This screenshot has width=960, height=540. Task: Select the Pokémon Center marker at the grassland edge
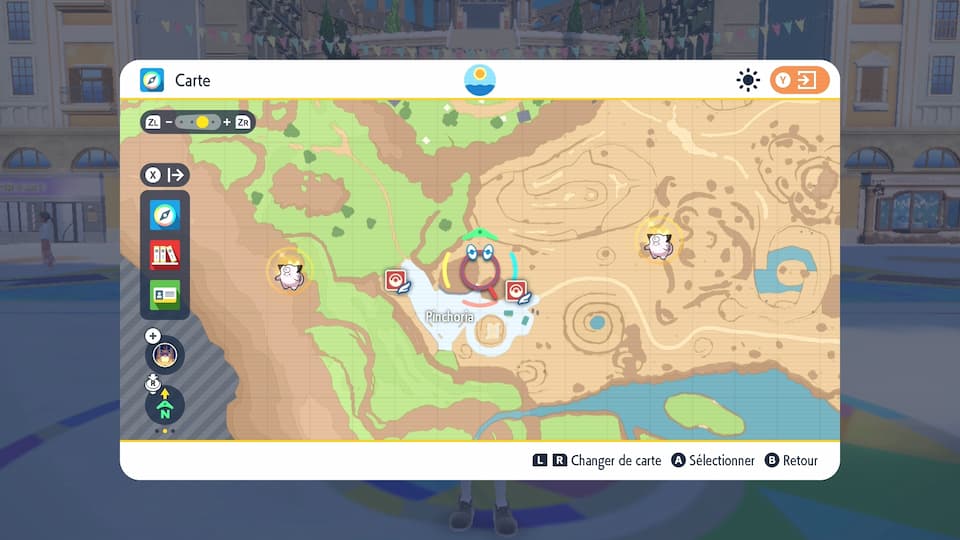396,281
